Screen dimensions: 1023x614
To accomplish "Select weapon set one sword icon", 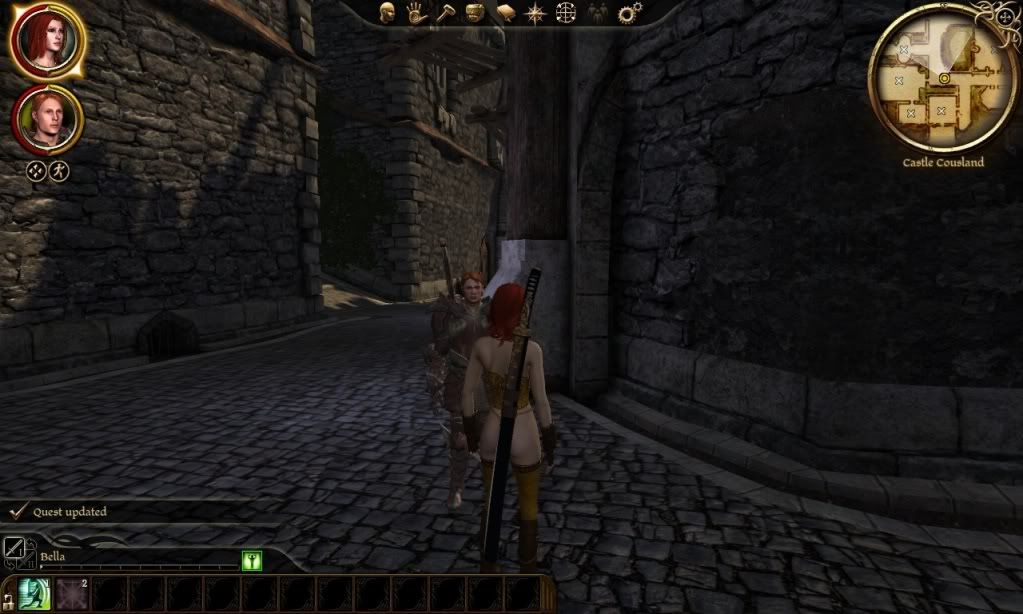I will click(14, 546).
